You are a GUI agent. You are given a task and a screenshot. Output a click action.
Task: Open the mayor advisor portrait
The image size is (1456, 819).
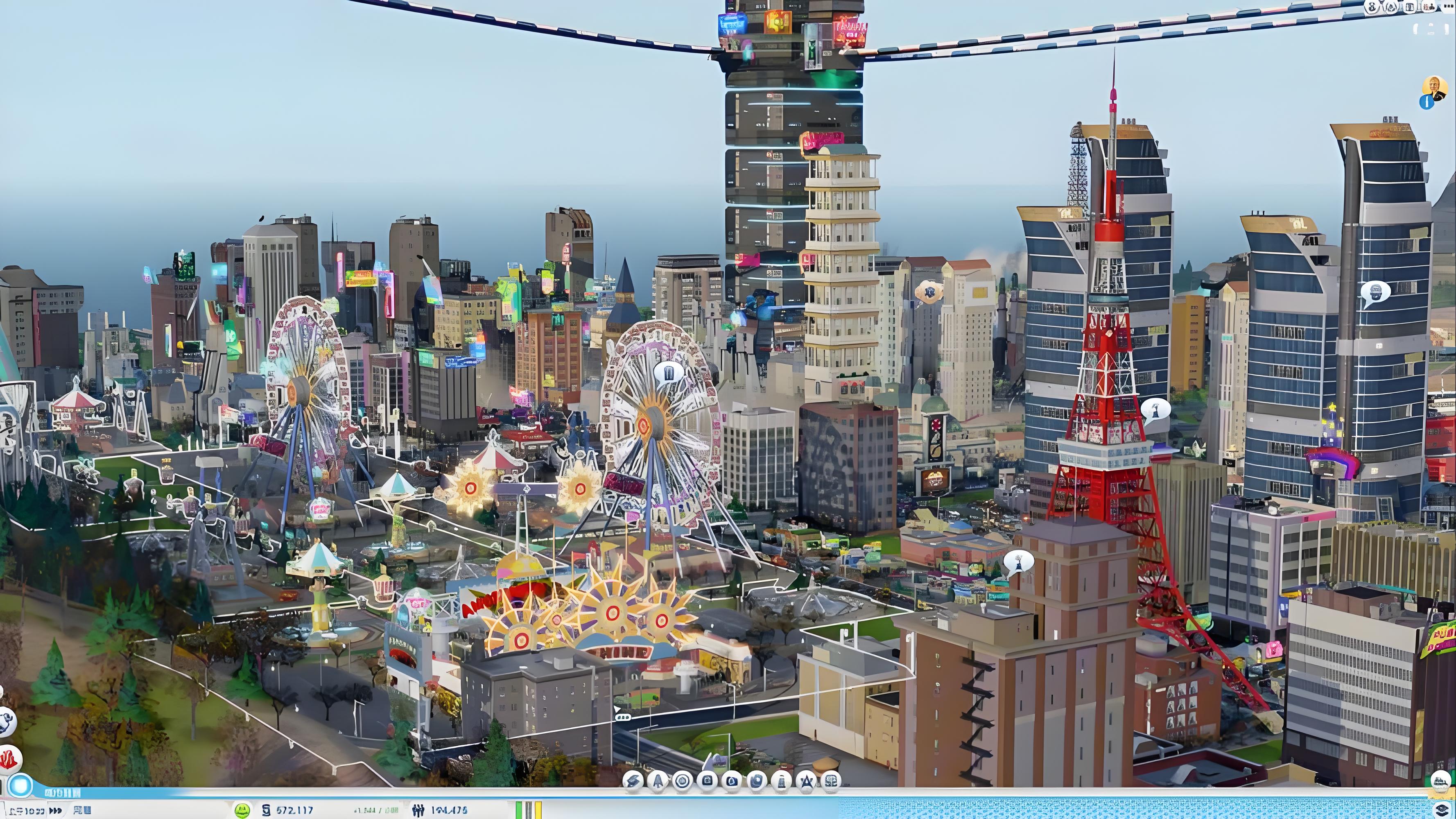(1434, 88)
